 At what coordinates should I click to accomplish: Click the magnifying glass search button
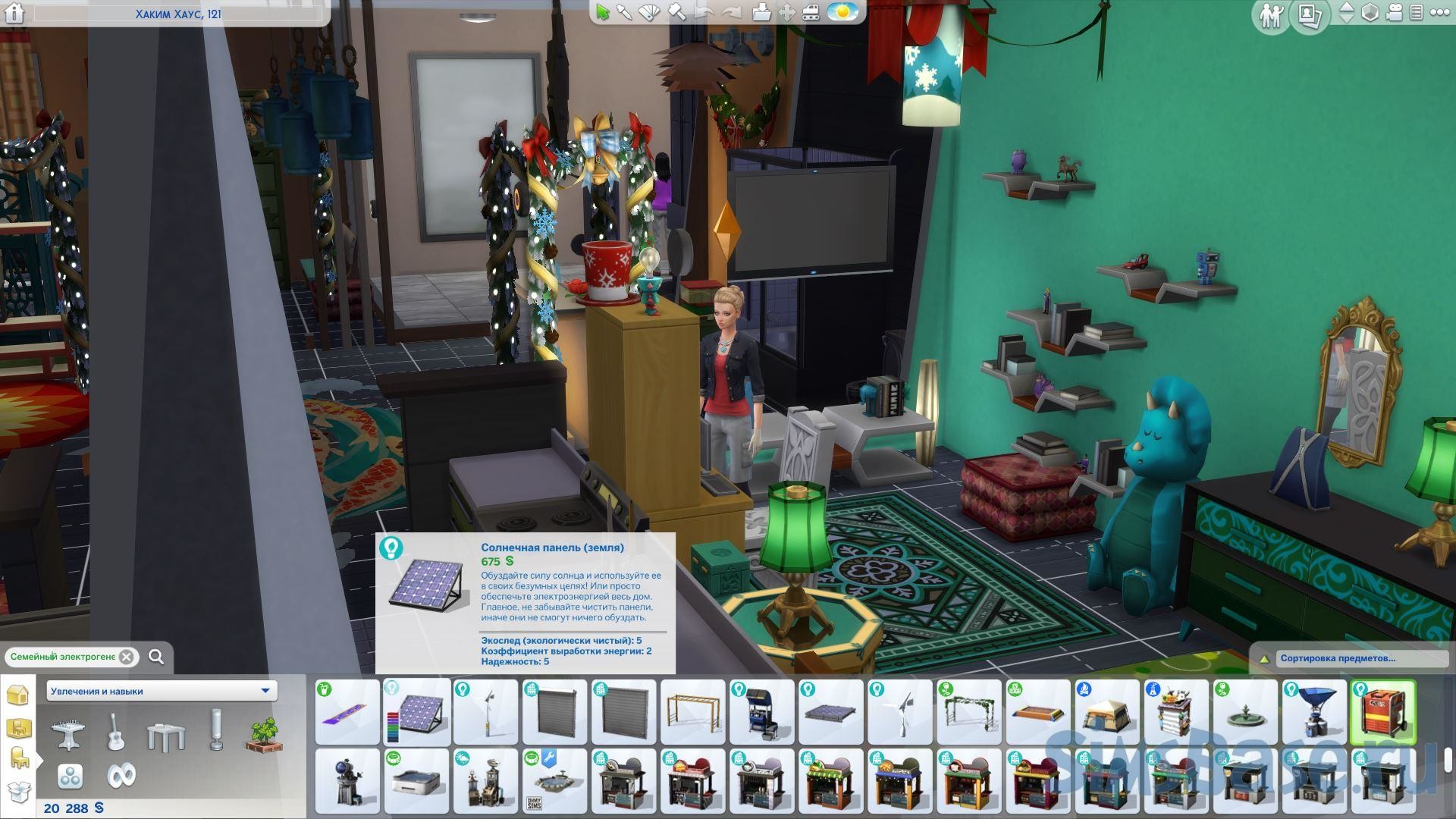pyautogui.click(x=156, y=657)
